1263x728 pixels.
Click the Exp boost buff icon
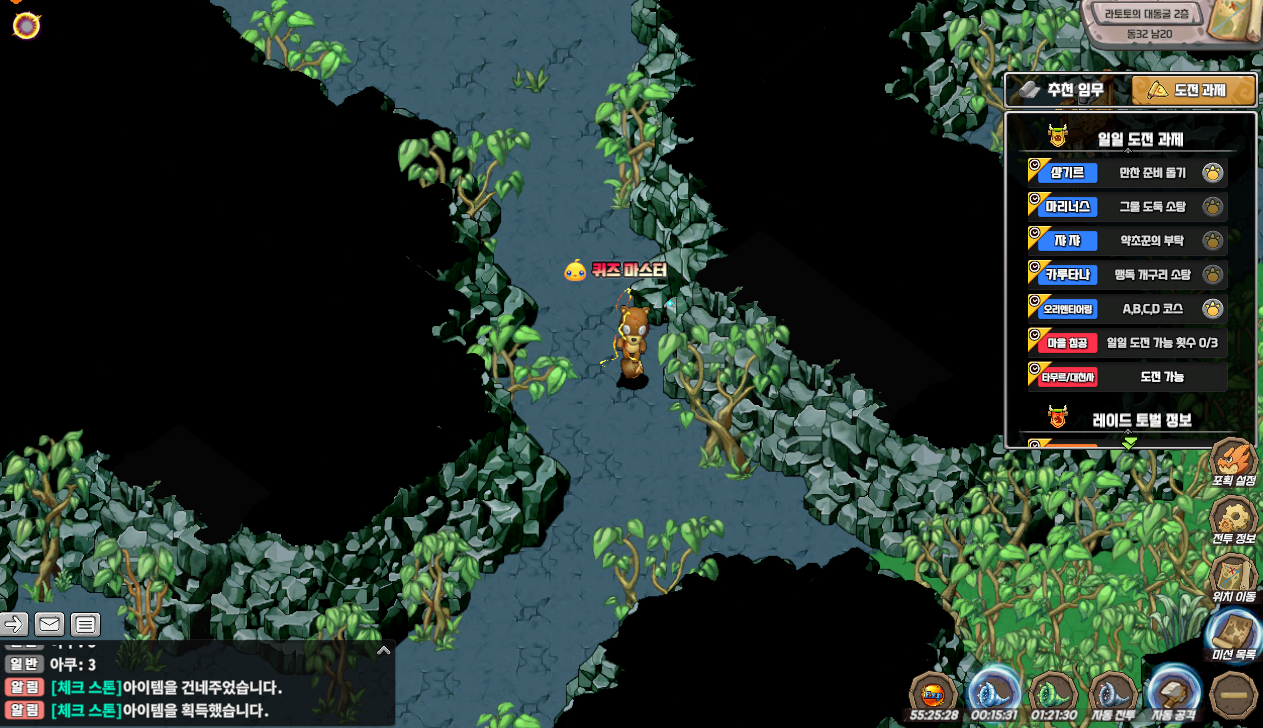(x=933, y=694)
